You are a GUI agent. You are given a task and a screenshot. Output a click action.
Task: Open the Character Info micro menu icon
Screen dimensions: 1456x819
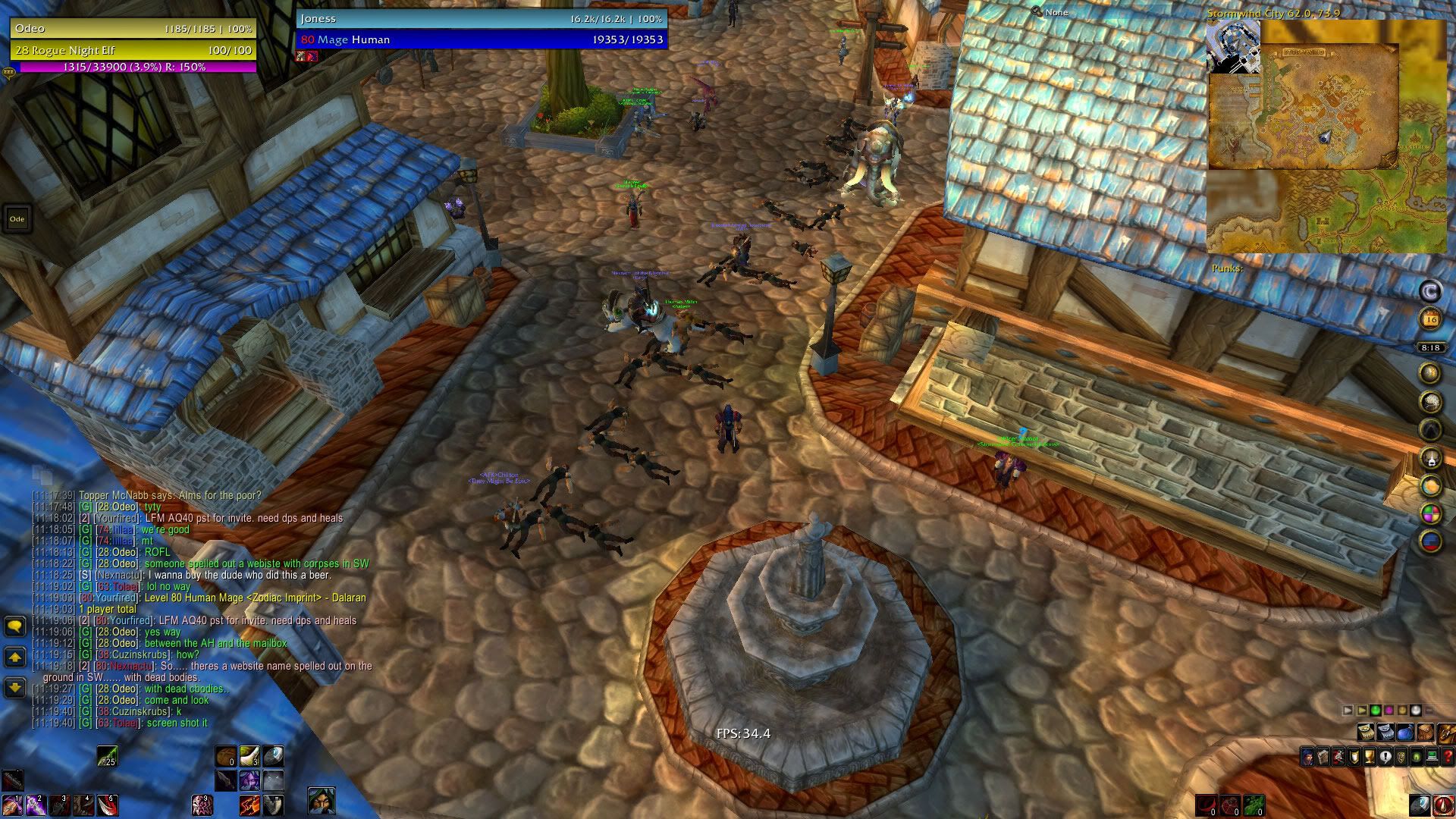tap(1307, 757)
